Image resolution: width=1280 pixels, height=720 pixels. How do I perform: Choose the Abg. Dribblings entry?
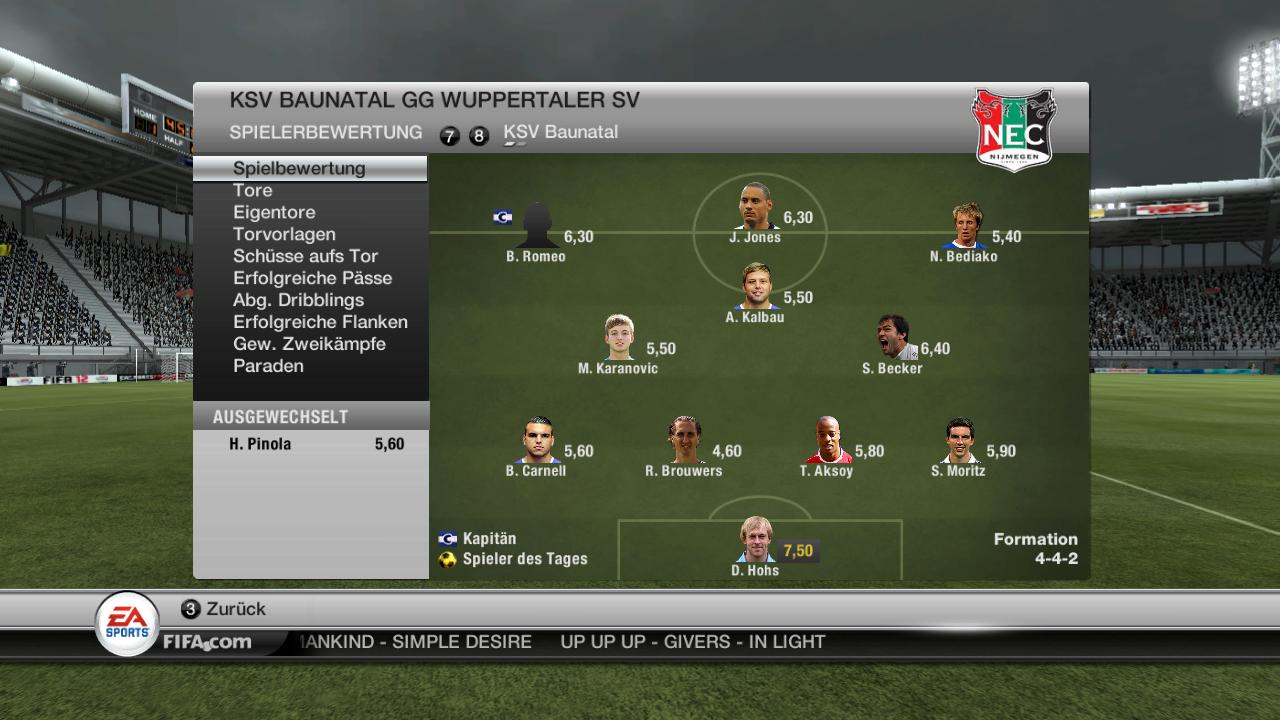[298, 300]
